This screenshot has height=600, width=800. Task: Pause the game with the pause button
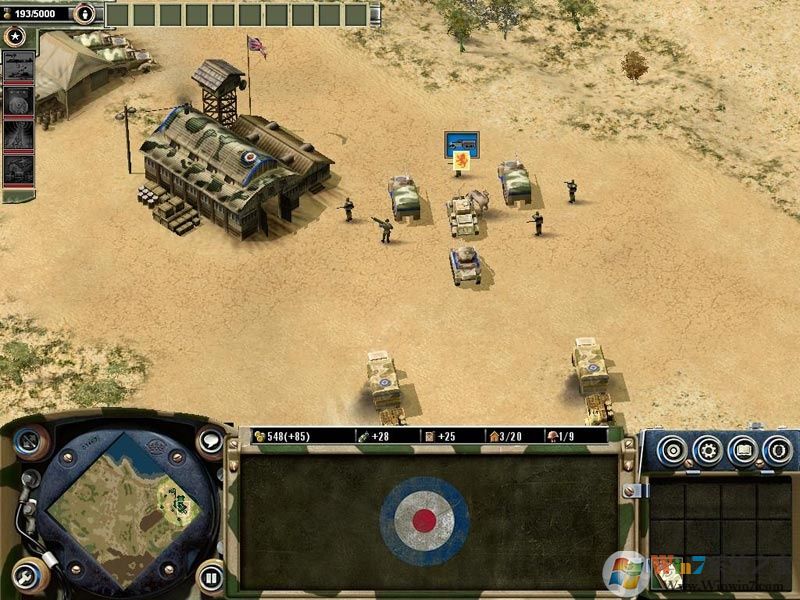pyautogui.click(x=210, y=576)
